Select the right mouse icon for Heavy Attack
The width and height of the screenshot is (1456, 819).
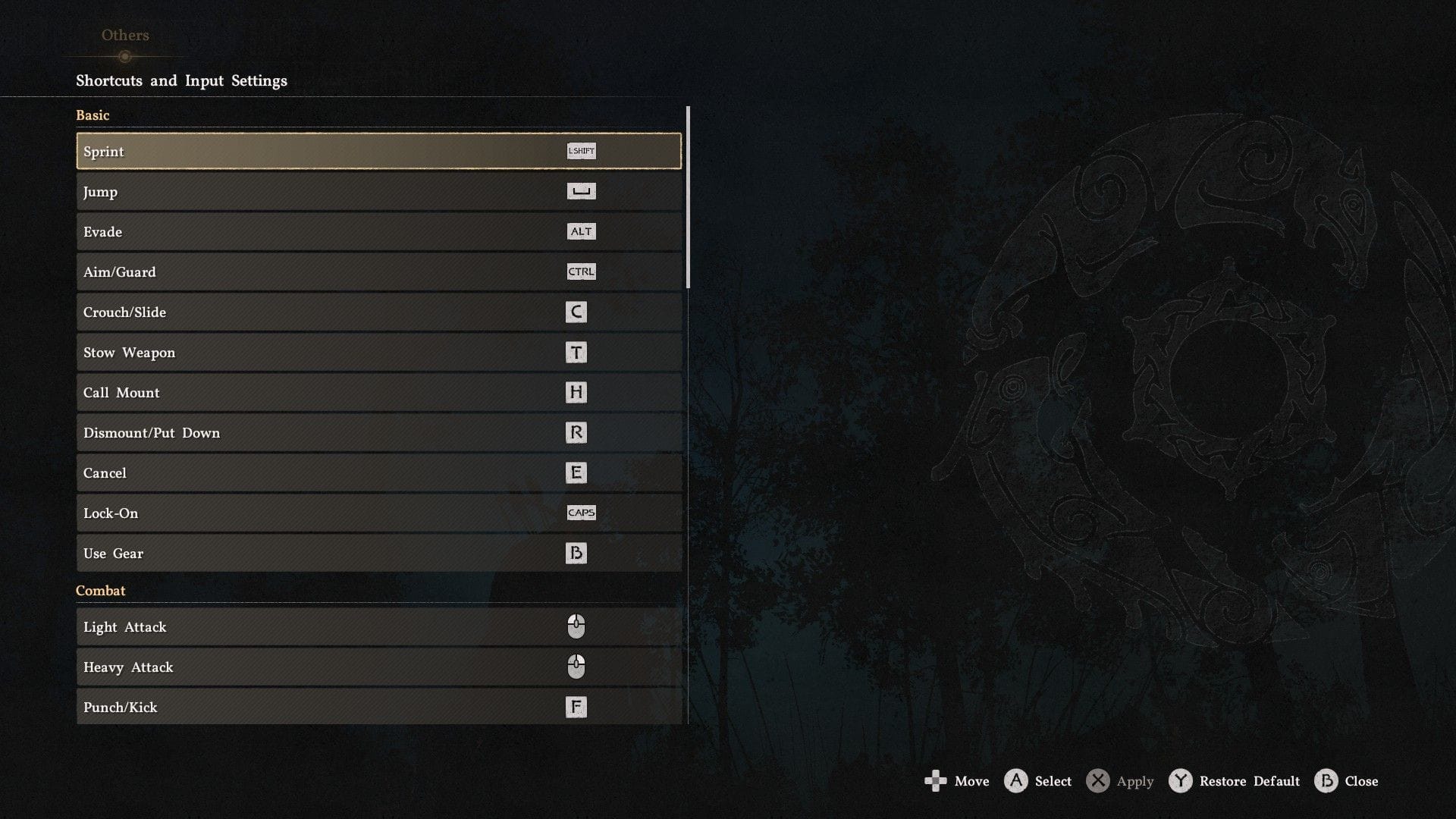(577, 667)
